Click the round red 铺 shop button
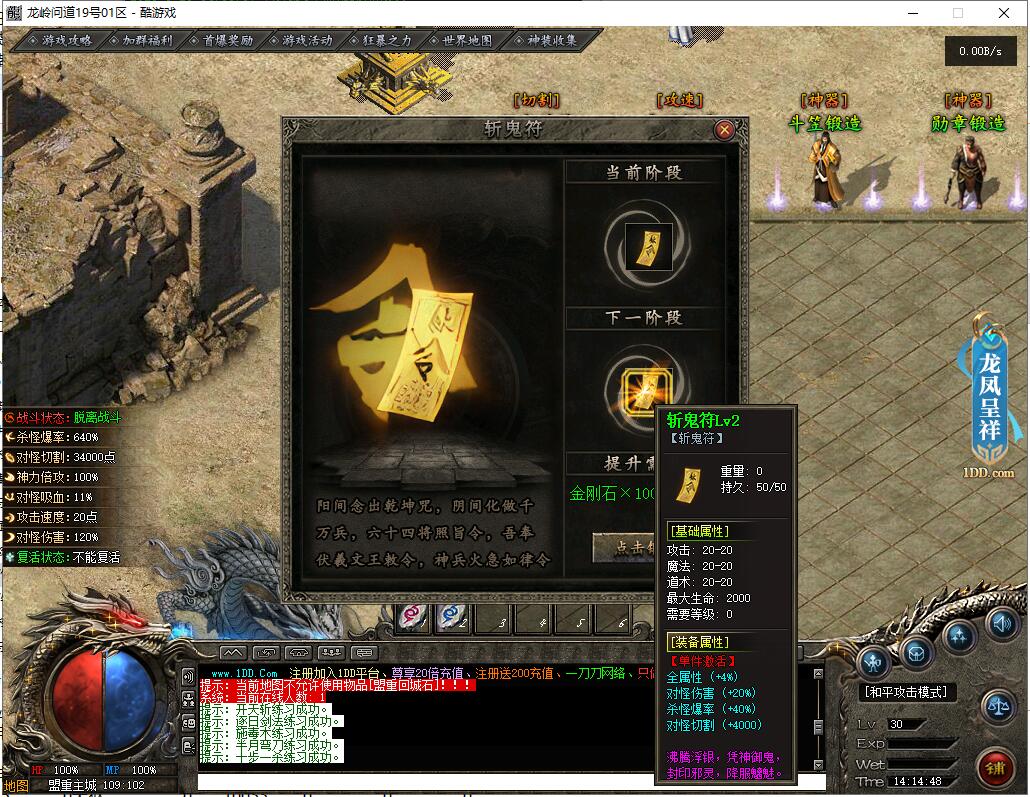Screen dimensions: 1030x797 tap(995, 768)
